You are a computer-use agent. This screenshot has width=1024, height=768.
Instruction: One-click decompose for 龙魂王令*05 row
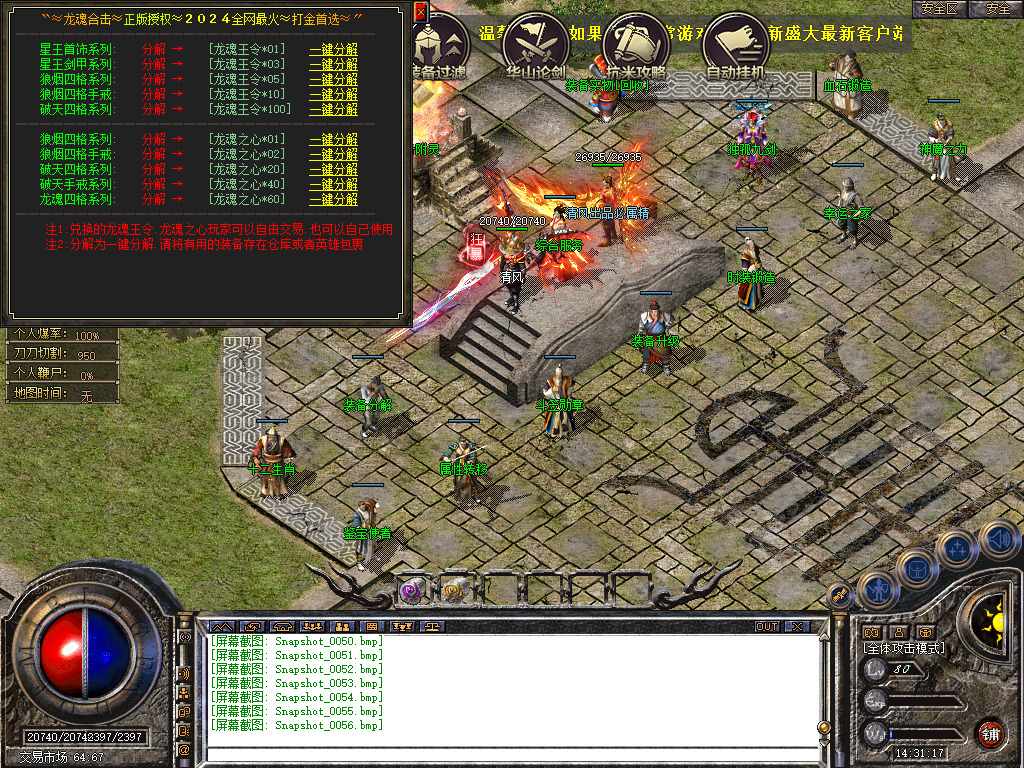click(333, 79)
